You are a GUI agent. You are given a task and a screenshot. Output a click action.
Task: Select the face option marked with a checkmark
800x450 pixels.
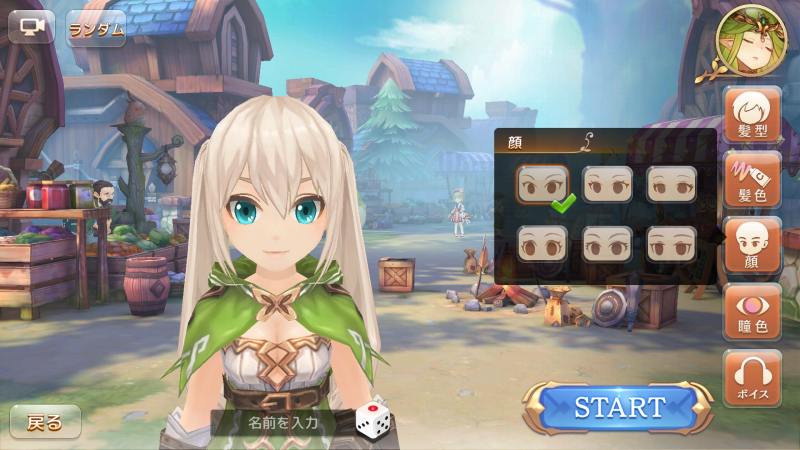point(543,184)
